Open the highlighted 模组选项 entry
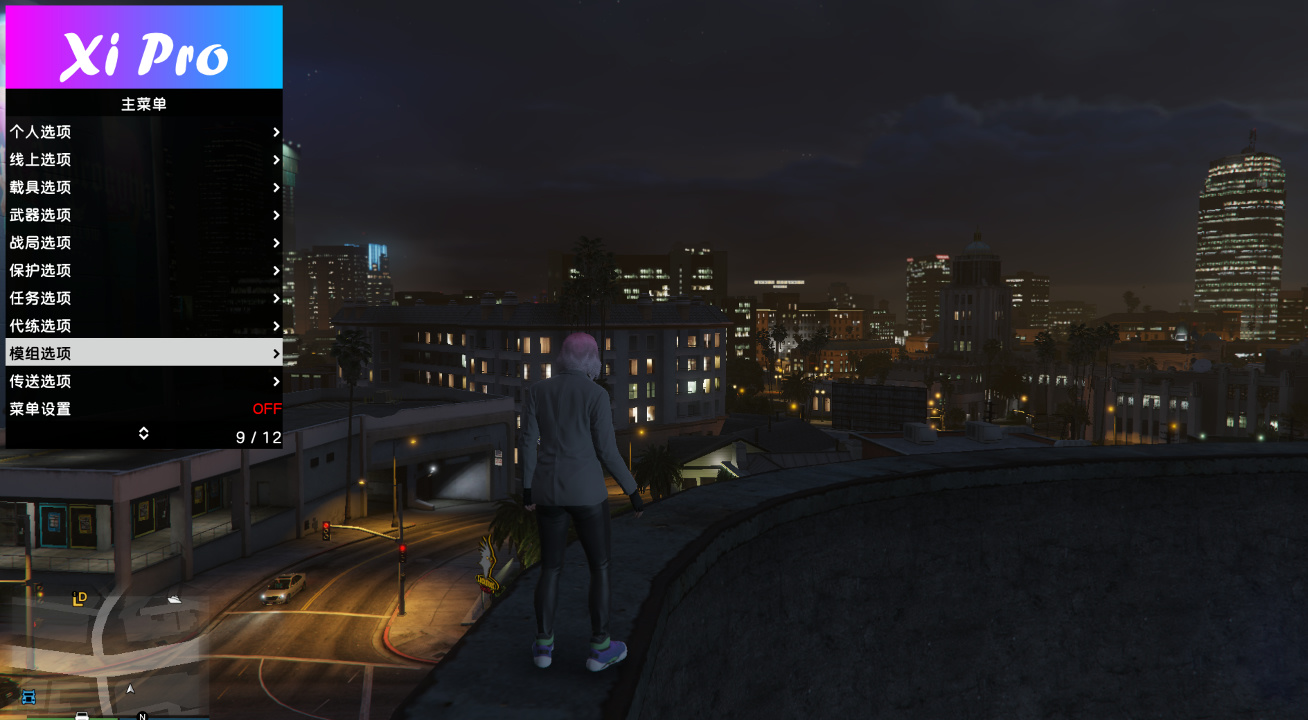 (143, 353)
